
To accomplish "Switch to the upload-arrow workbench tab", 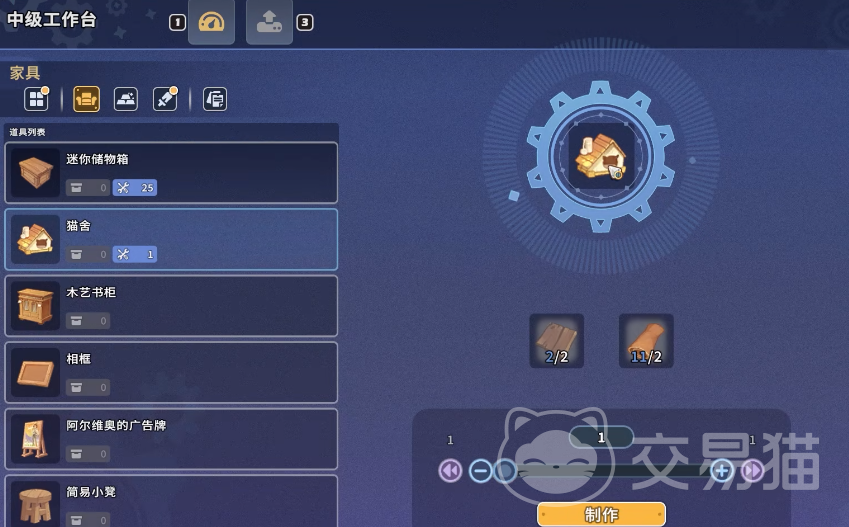I will tap(269, 22).
